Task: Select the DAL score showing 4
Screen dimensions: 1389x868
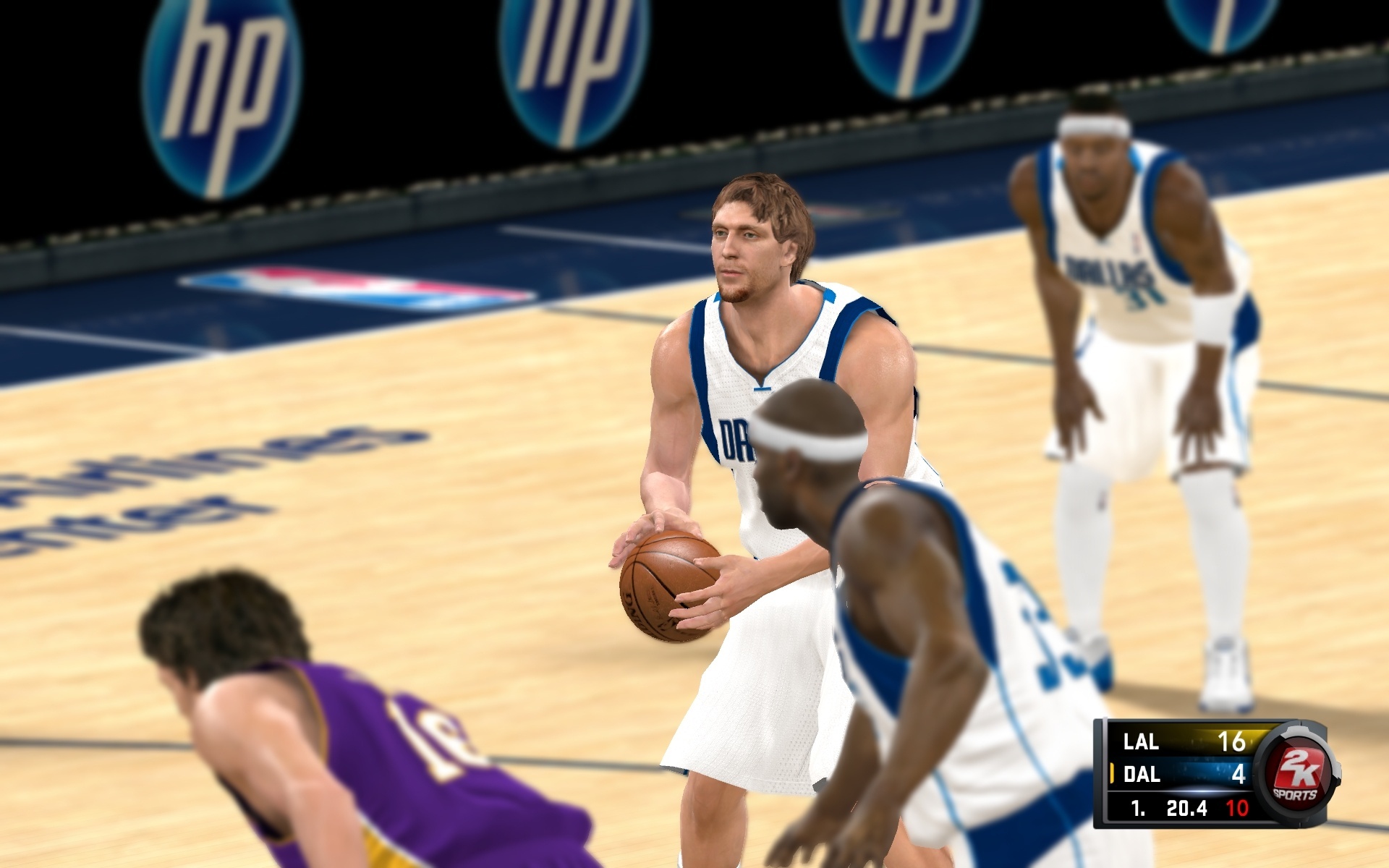Action: point(1241,776)
